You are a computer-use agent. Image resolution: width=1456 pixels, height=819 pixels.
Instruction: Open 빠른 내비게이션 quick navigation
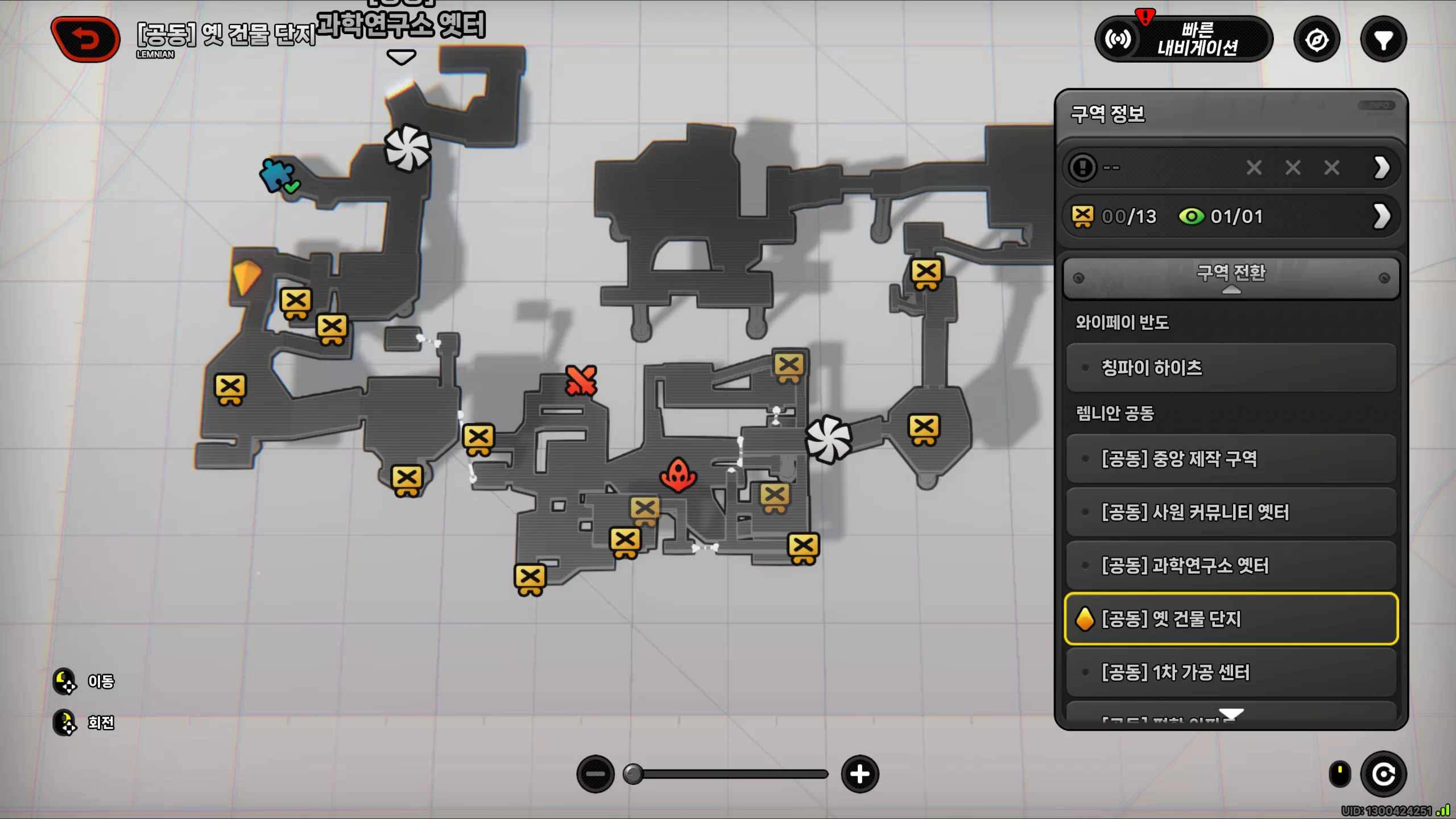[1183, 39]
